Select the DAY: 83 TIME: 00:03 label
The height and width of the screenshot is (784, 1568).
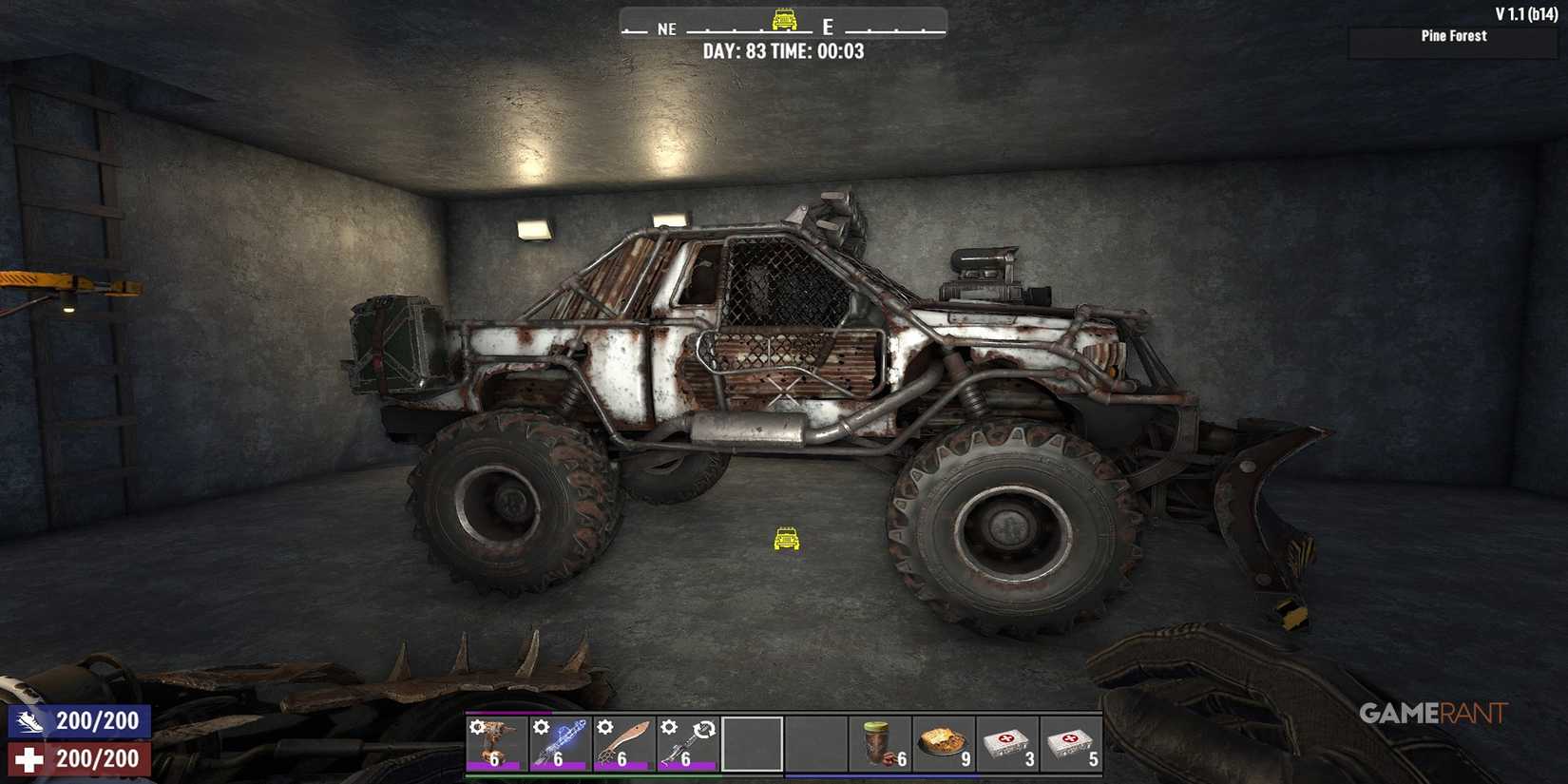click(786, 51)
